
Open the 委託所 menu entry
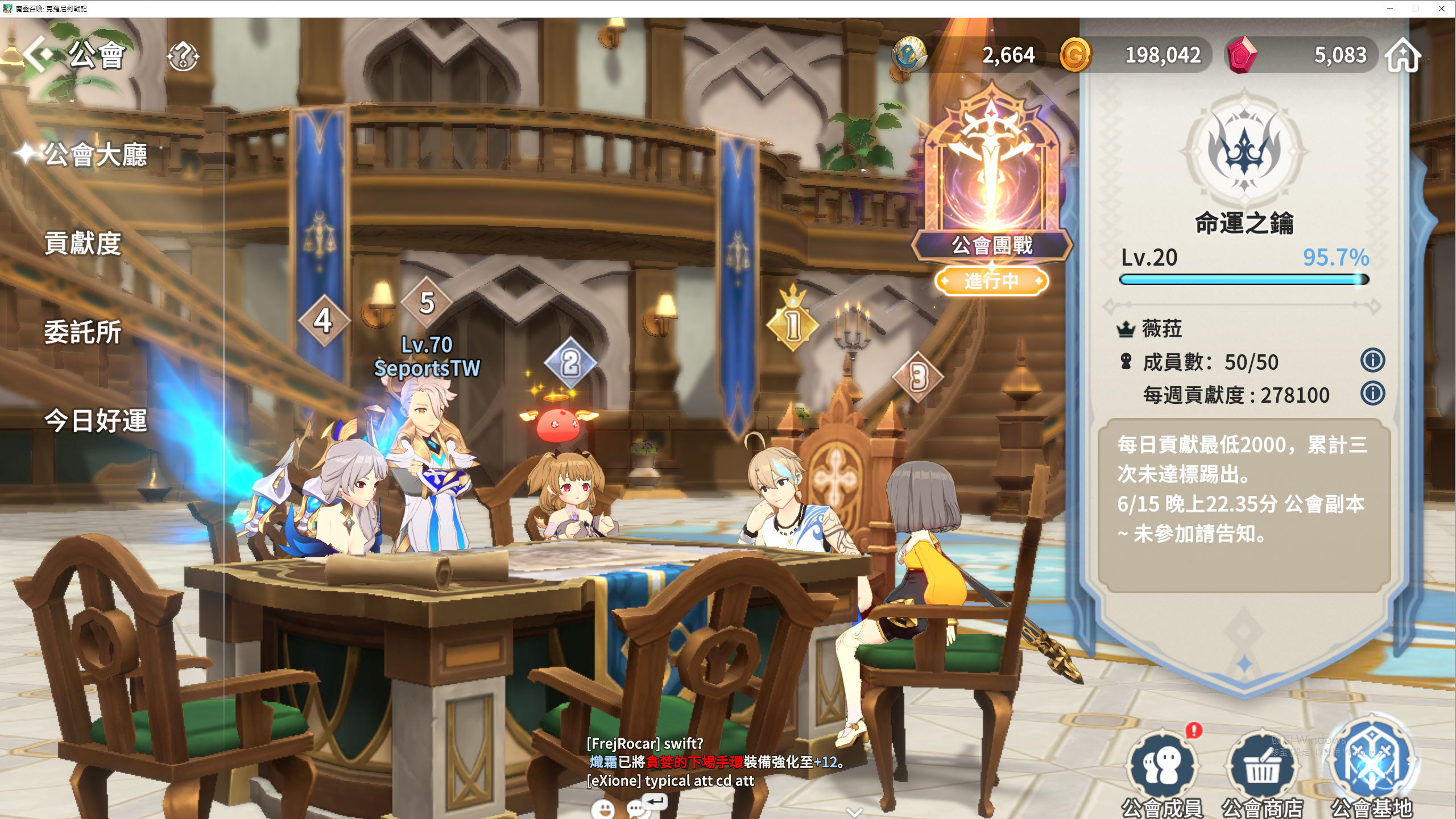coord(83,332)
